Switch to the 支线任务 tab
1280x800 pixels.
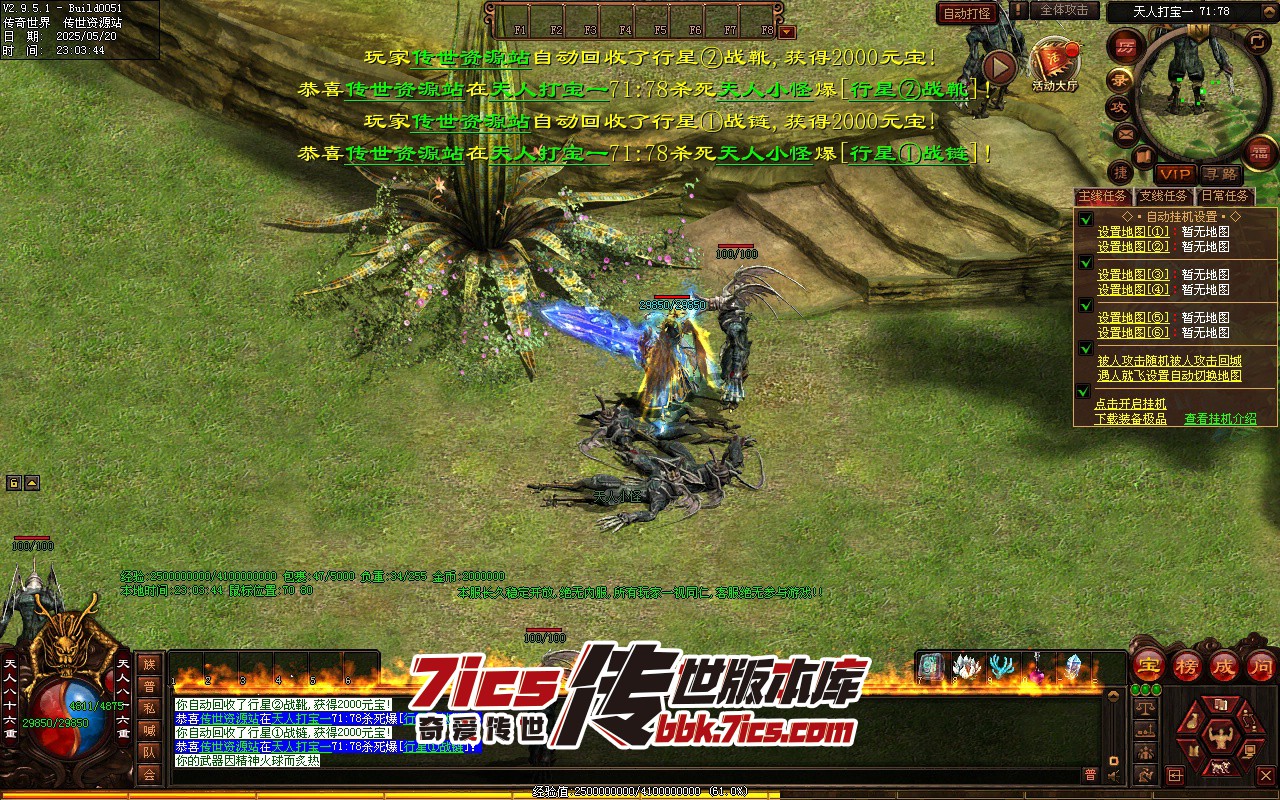pos(1163,197)
